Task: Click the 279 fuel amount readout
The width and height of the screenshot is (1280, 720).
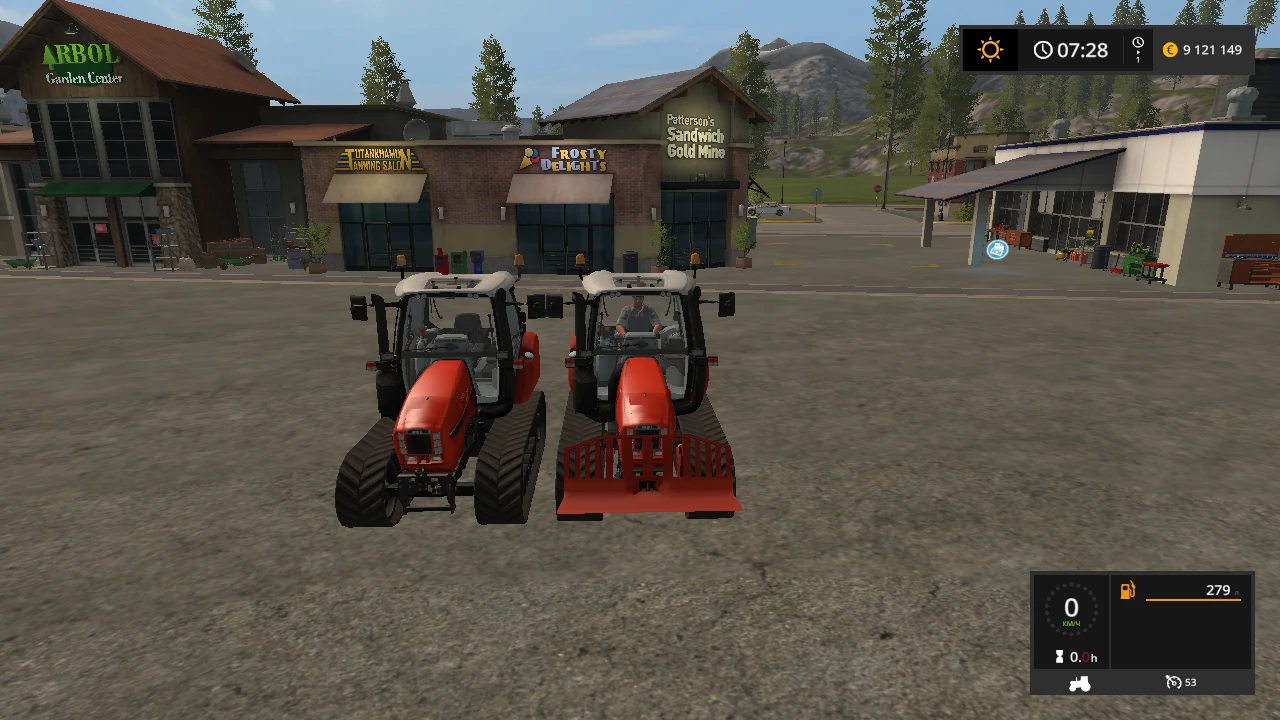Action: (x=1218, y=591)
